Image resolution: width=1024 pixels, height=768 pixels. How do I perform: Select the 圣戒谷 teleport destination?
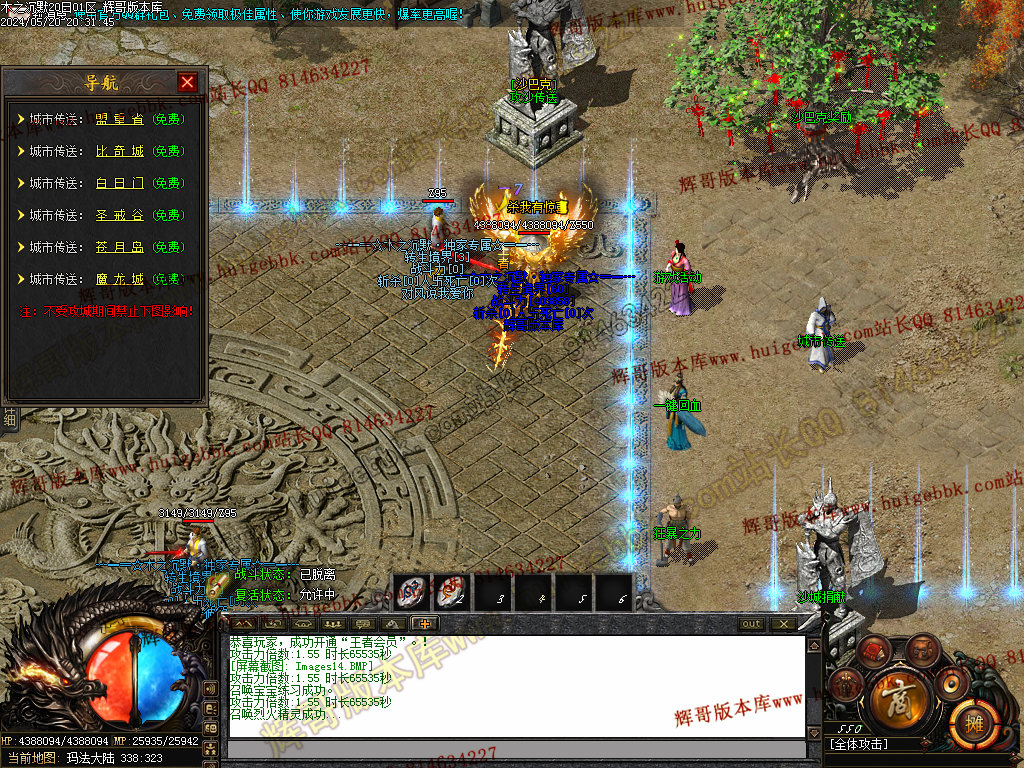point(119,215)
